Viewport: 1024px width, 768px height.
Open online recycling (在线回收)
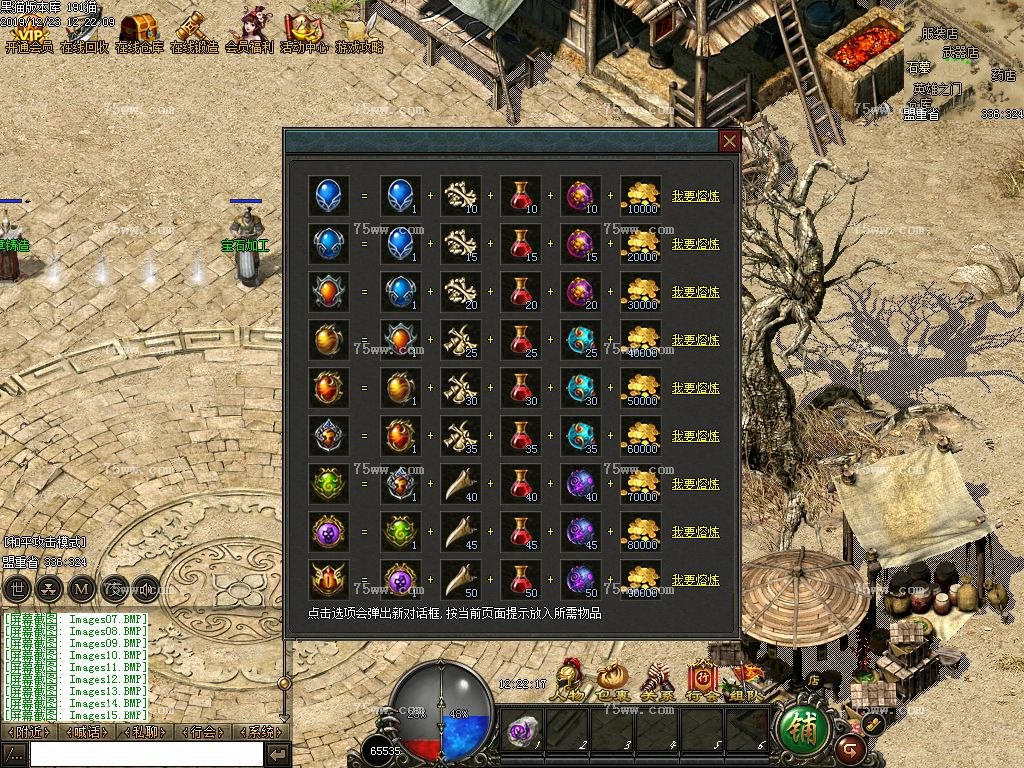pos(84,32)
